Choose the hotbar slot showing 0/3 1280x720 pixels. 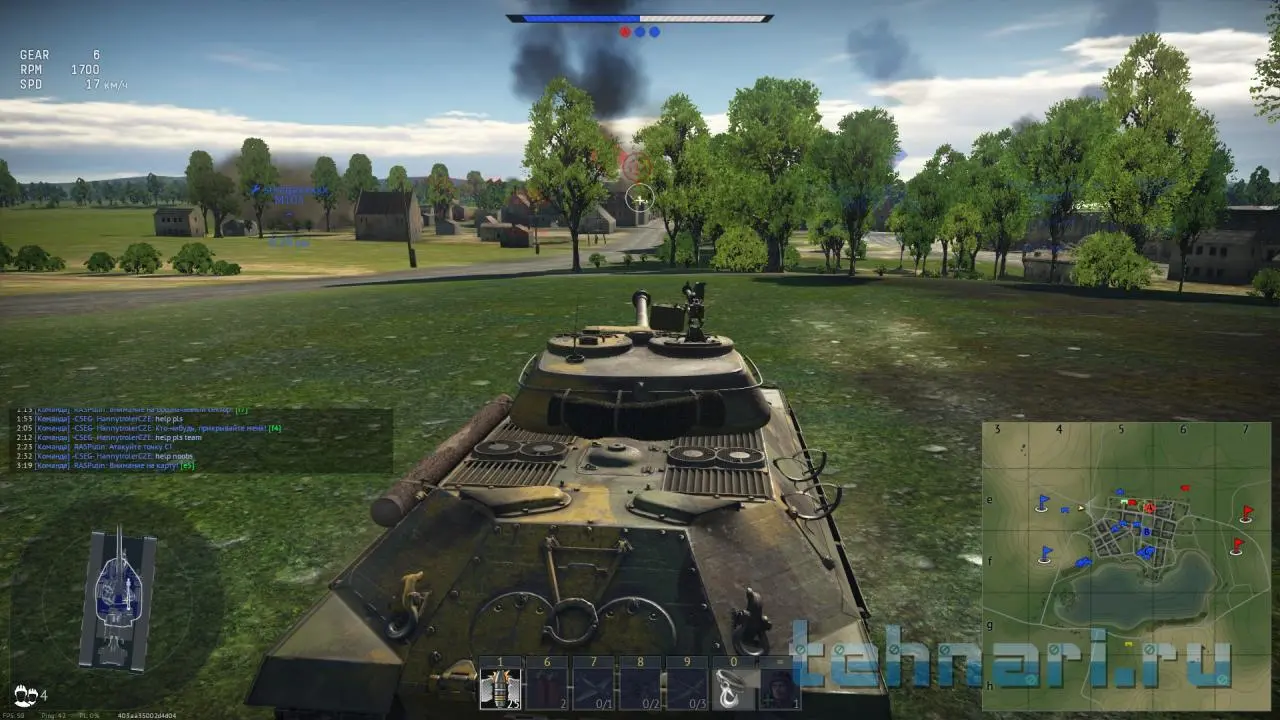(687, 688)
